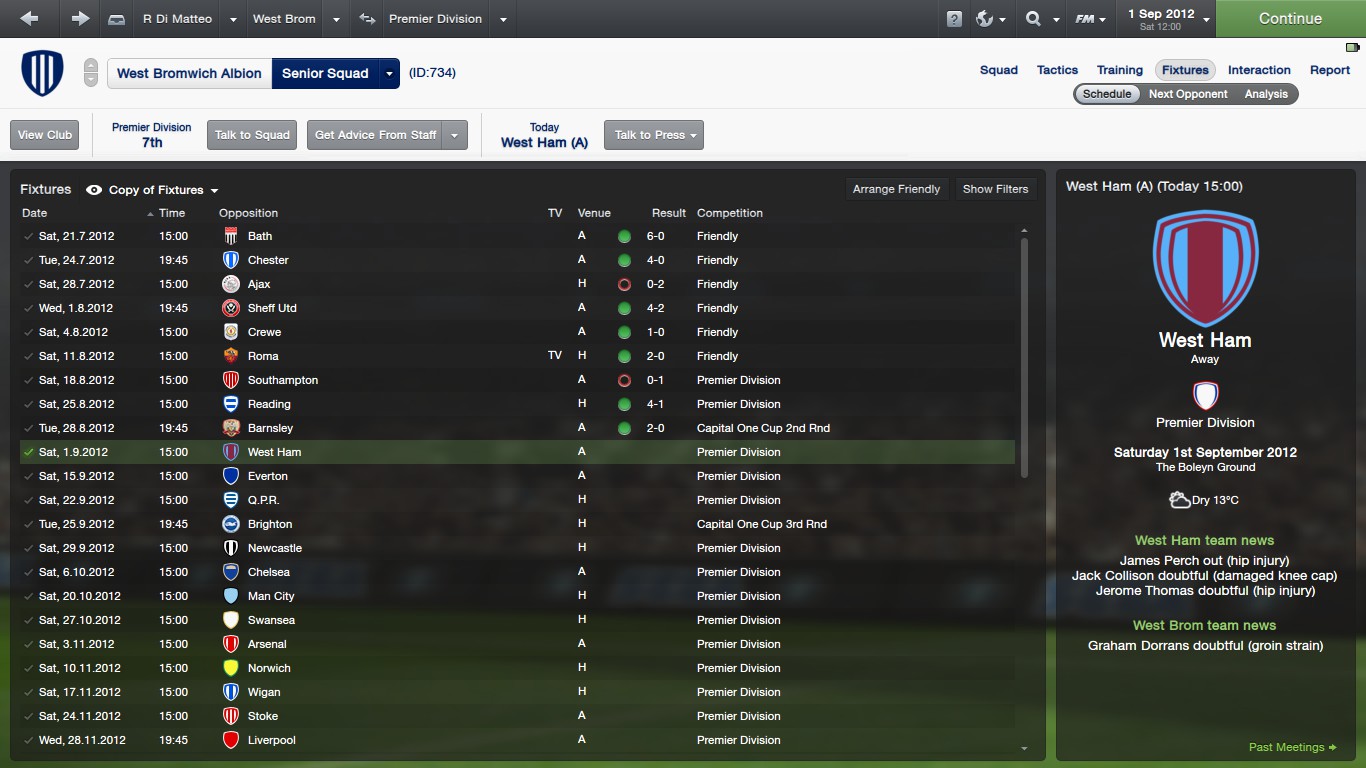This screenshot has height=768, width=1366.
Task: Go back with the left arrow
Action: [x=29, y=18]
